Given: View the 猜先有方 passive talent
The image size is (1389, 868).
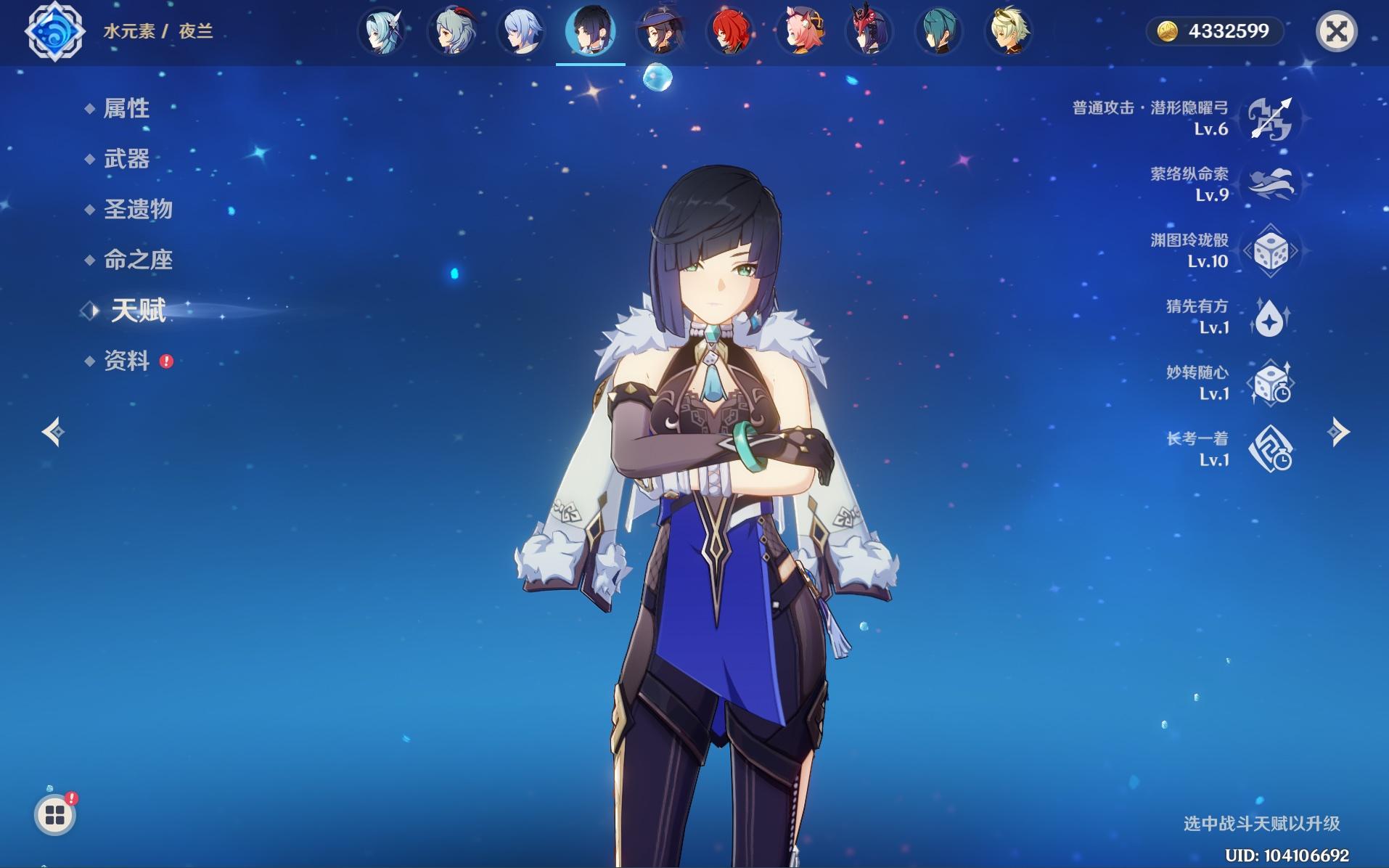Looking at the screenshot, I should pos(1270,317).
